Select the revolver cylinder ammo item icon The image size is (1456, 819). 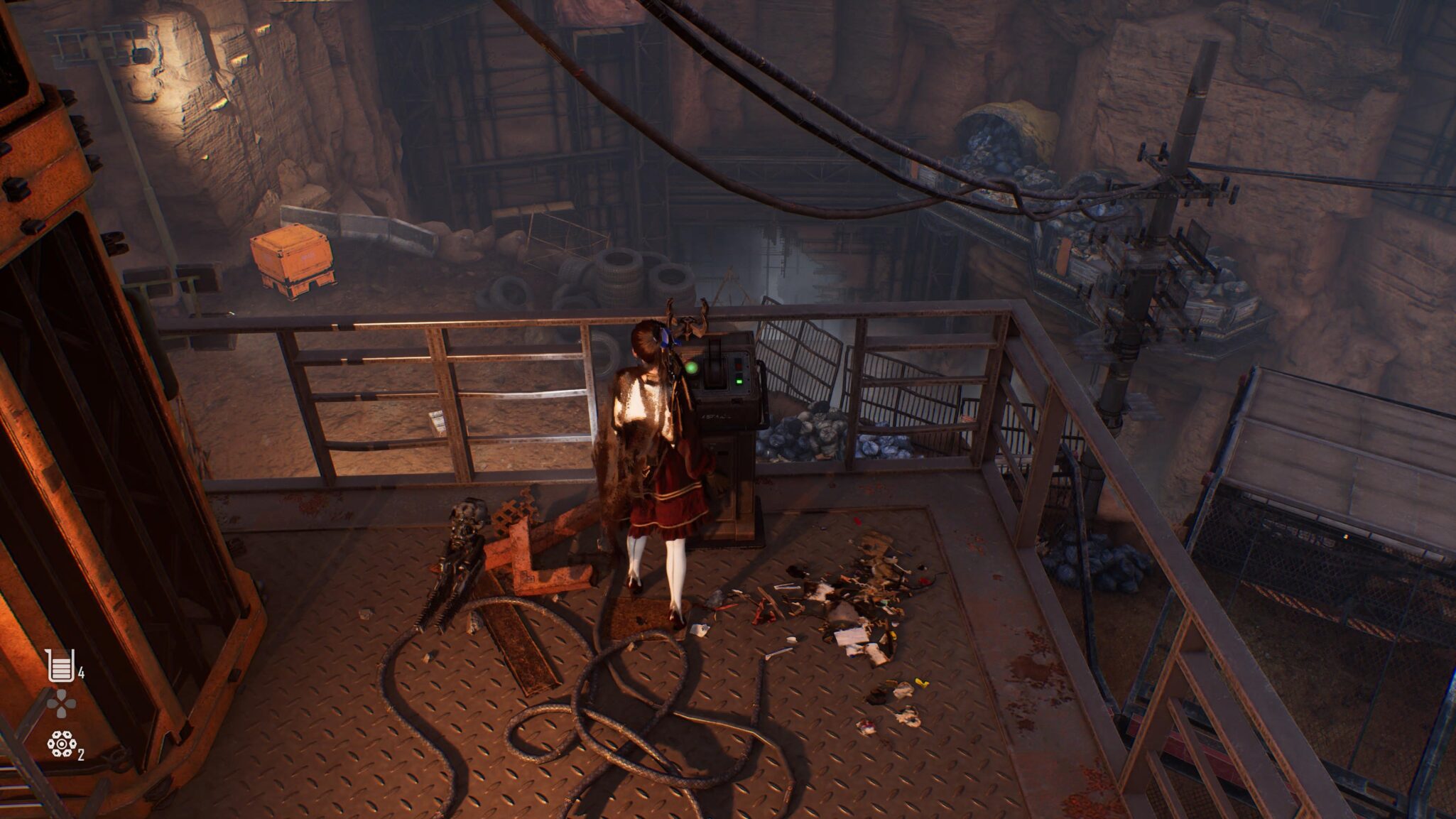pyautogui.click(x=62, y=744)
